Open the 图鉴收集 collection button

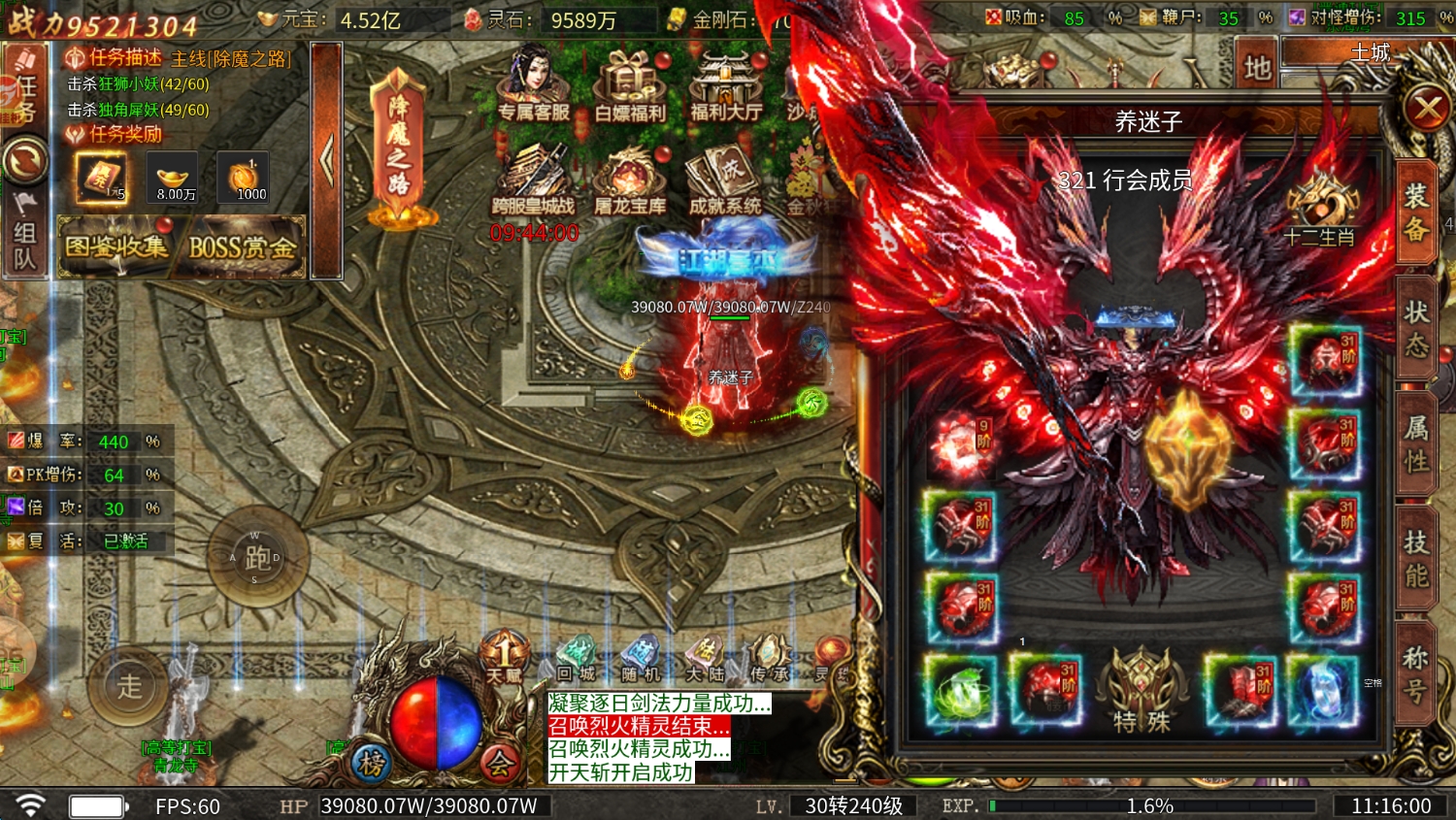(116, 247)
